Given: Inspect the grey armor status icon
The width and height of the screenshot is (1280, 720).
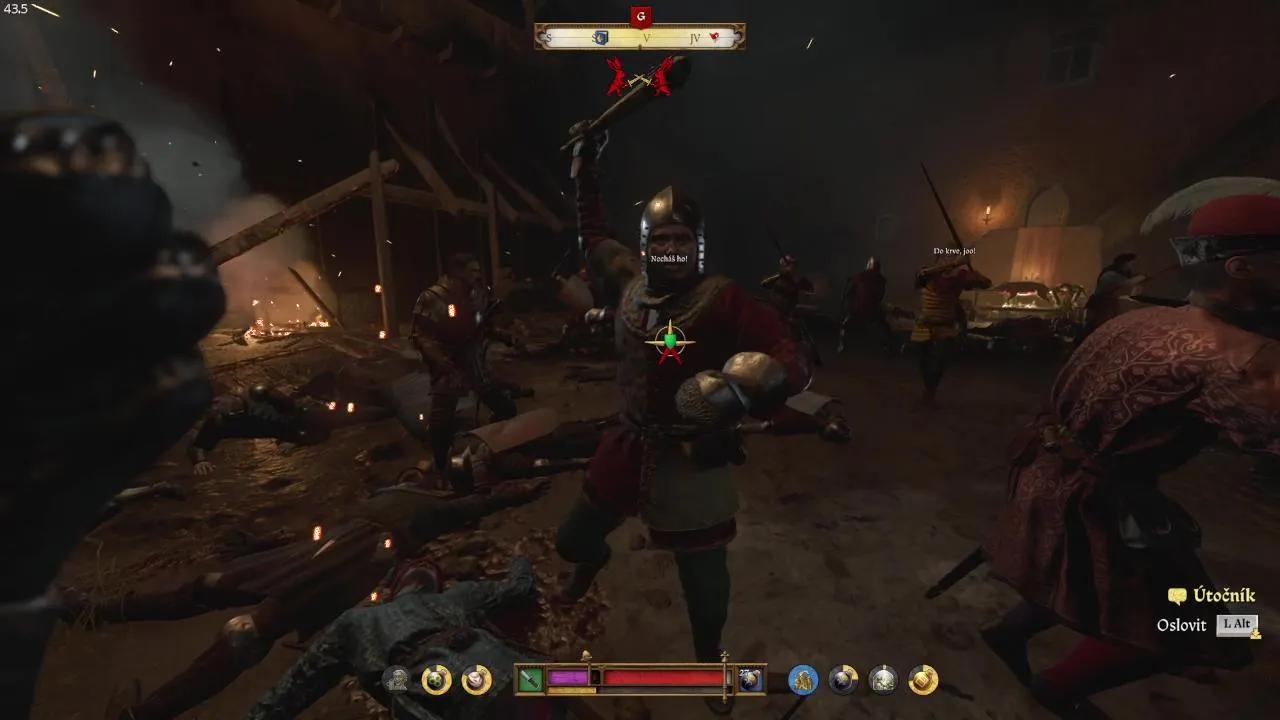Looking at the screenshot, I should [x=883, y=680].
